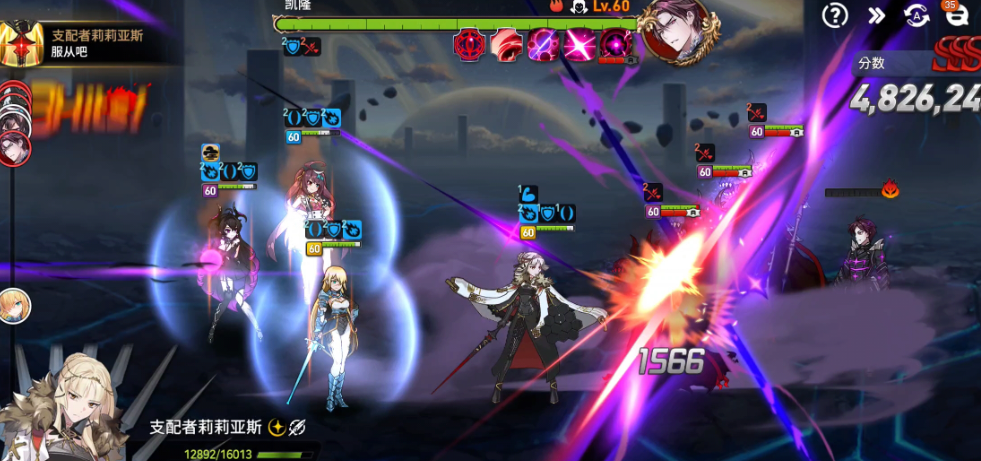Inspect the red swirl boss skill icon
Viewport: 981px width, 461px height.
506,45
